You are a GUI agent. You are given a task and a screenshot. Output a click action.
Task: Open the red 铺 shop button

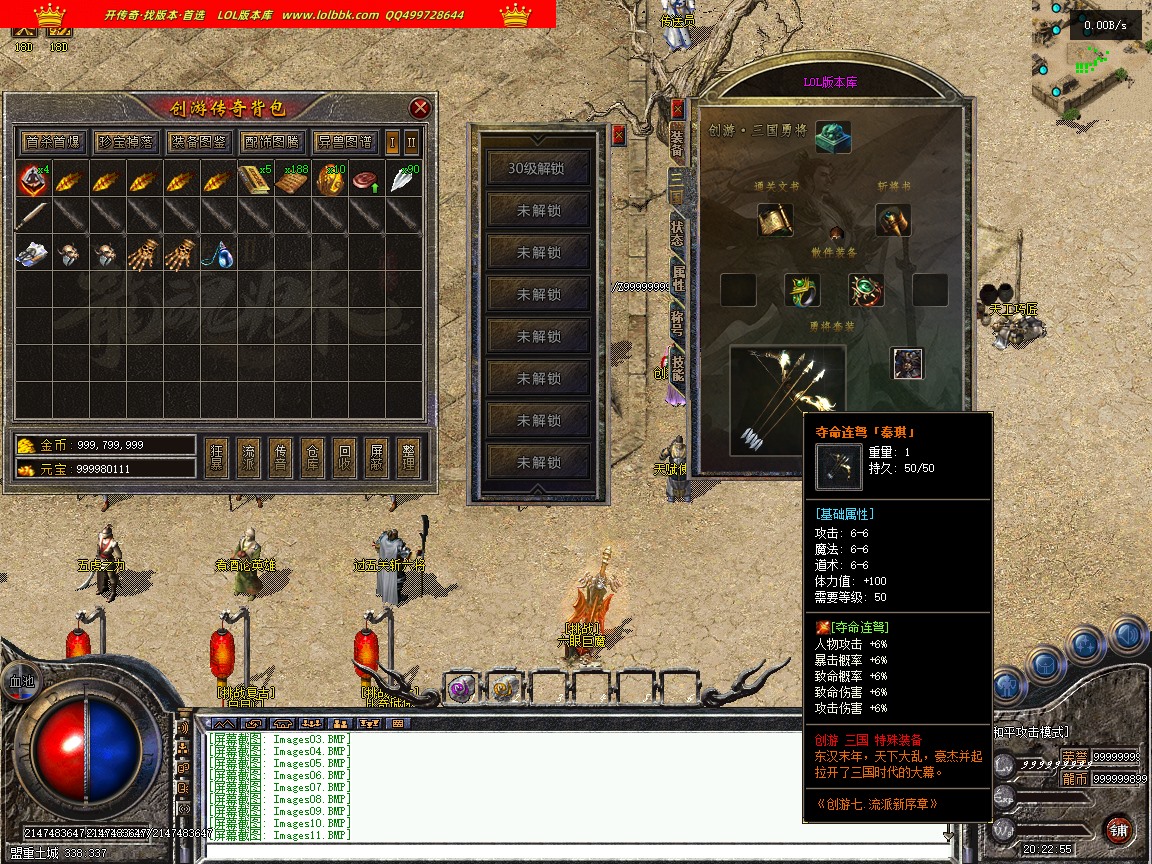(1118, 829)
